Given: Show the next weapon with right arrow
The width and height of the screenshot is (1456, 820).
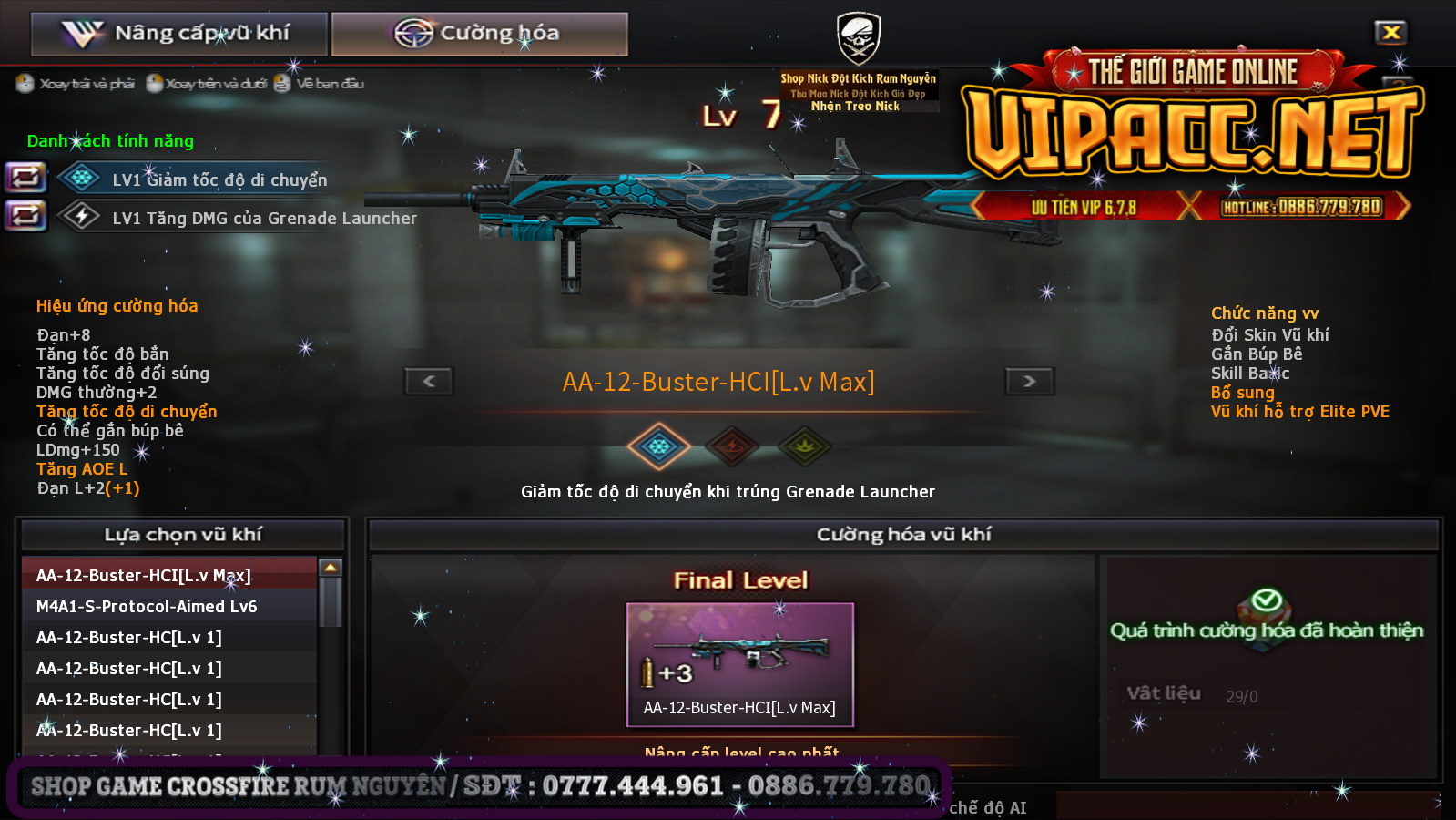Looking at the screenshot, I should click(1029, 381).
